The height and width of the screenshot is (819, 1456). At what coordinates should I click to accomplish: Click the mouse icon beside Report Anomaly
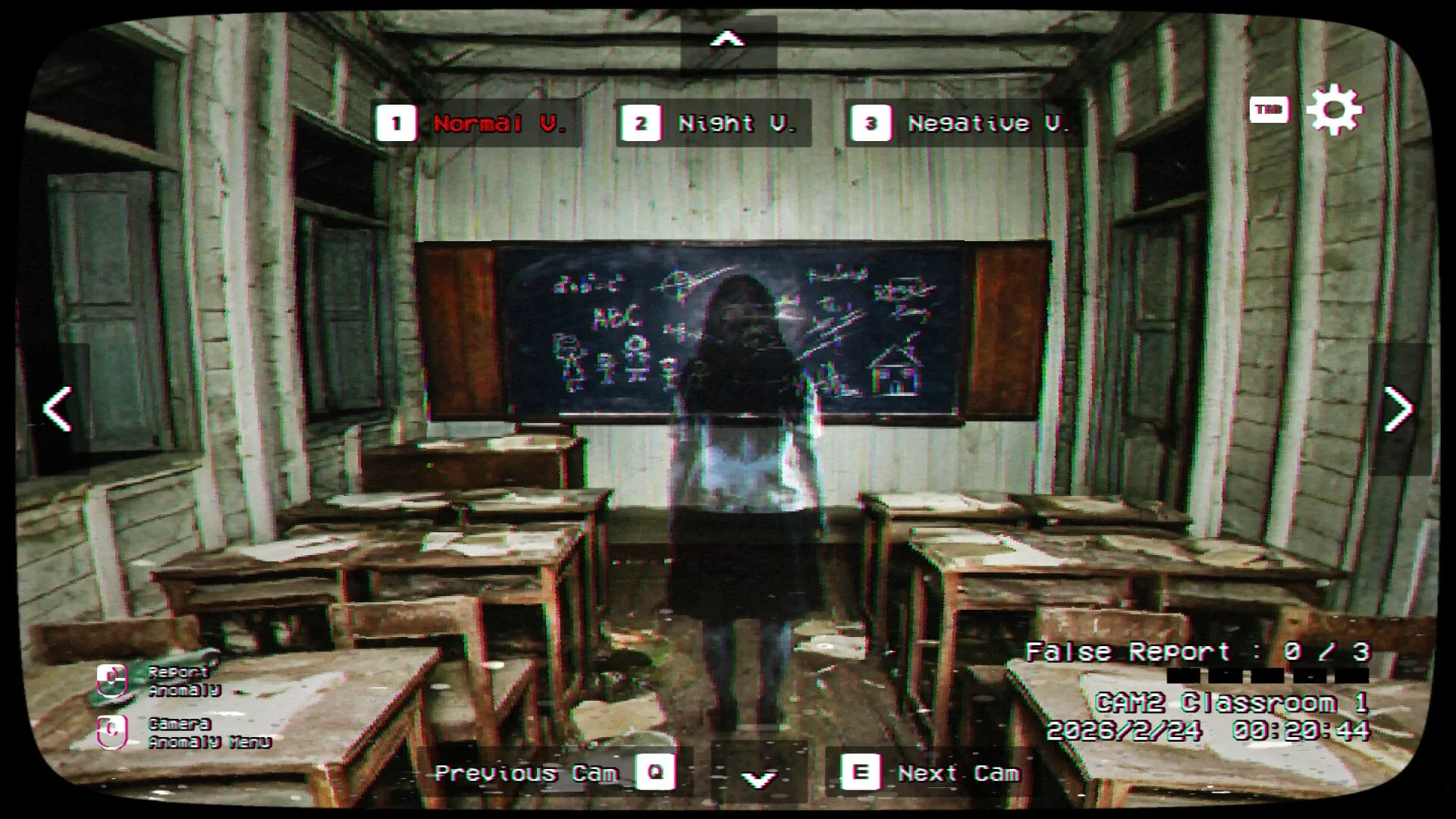[111, 682]
